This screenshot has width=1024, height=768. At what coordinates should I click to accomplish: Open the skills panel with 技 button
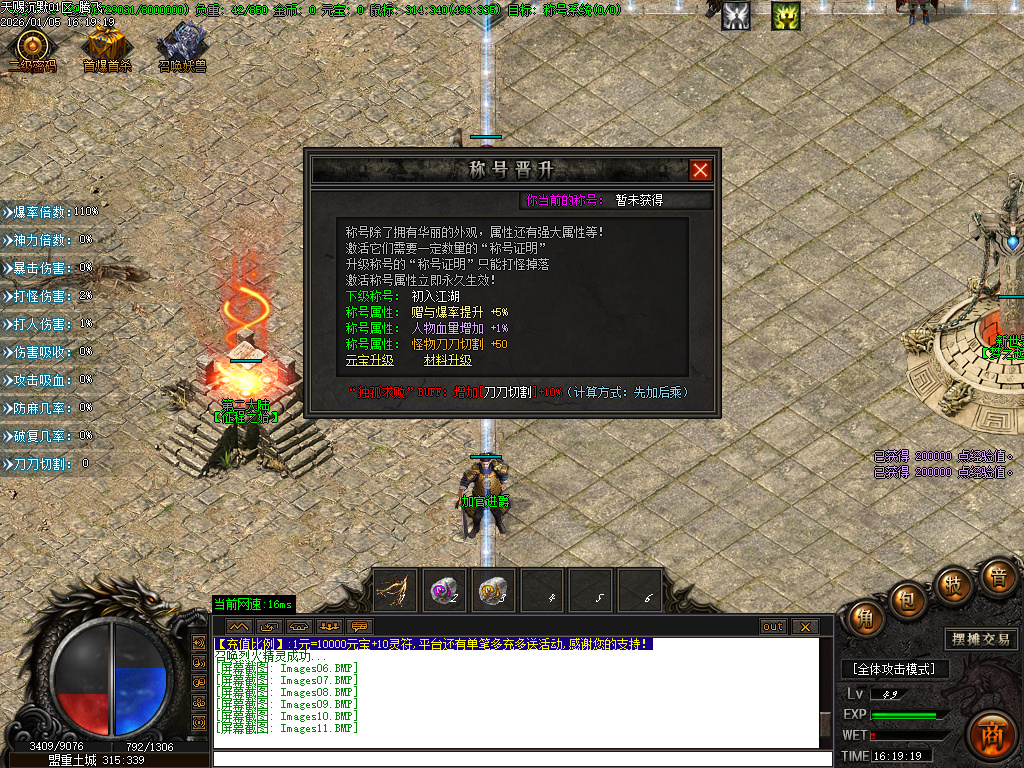953,583
